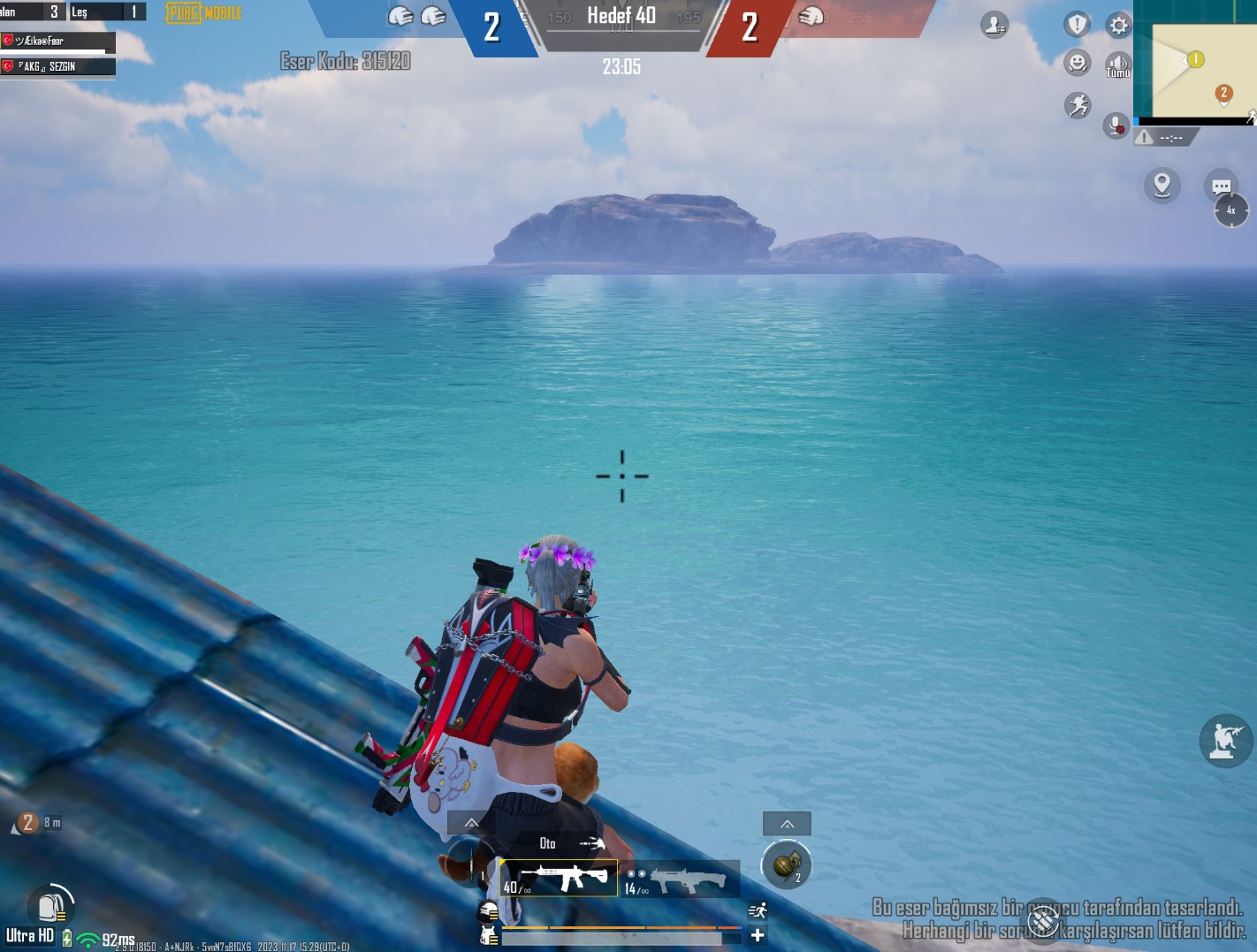Toggle the prone stance button
This screenshot has width=1257, height=952.
pos(1225,740)
